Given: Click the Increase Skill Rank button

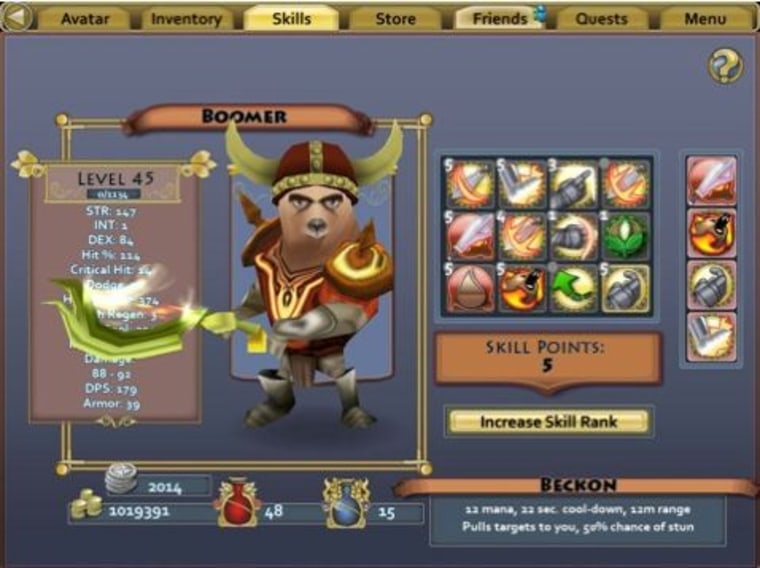Looking at the screenshot, I should point(548,422).
